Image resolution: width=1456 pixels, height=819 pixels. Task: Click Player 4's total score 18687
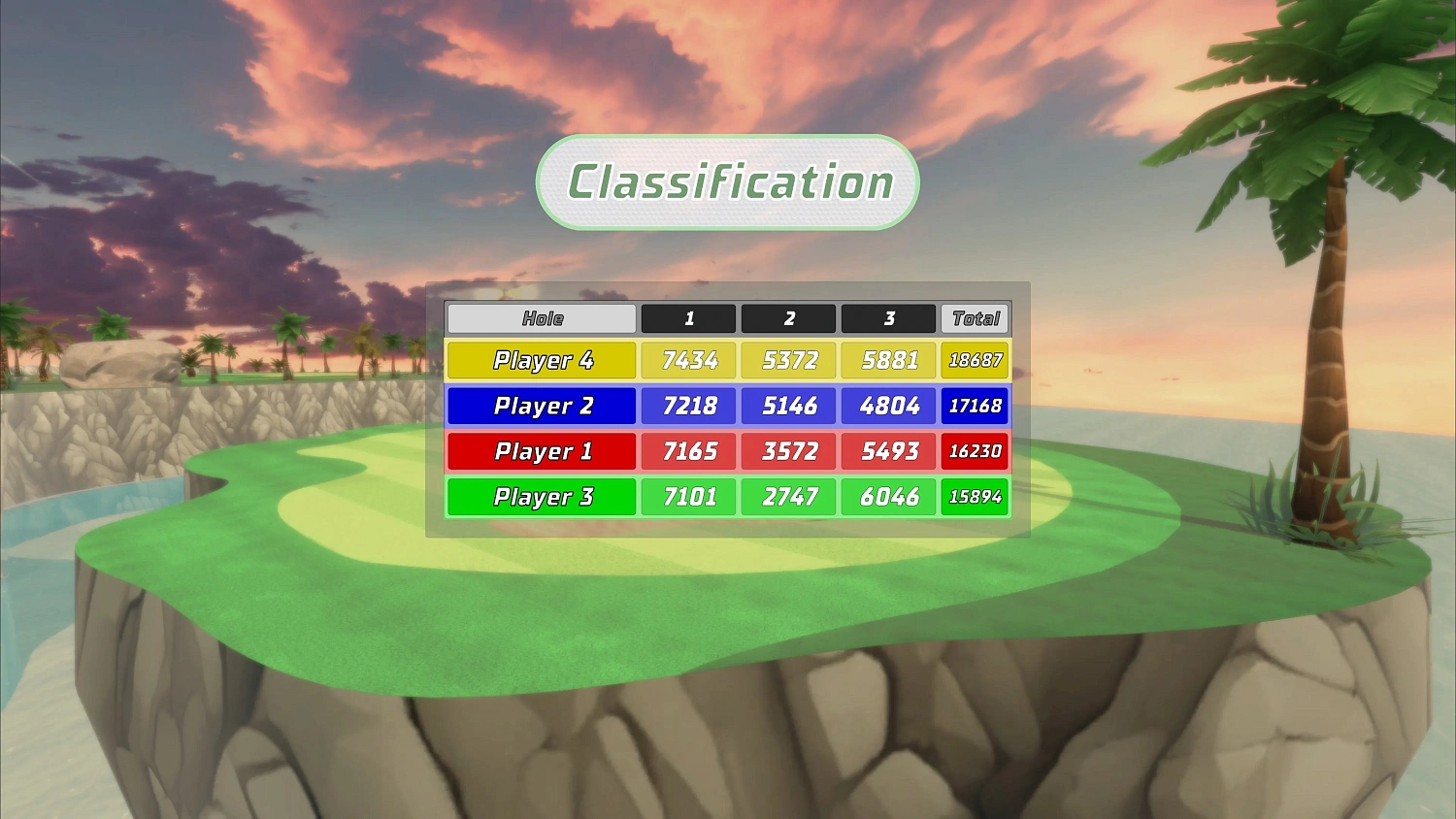click(976, 360)
